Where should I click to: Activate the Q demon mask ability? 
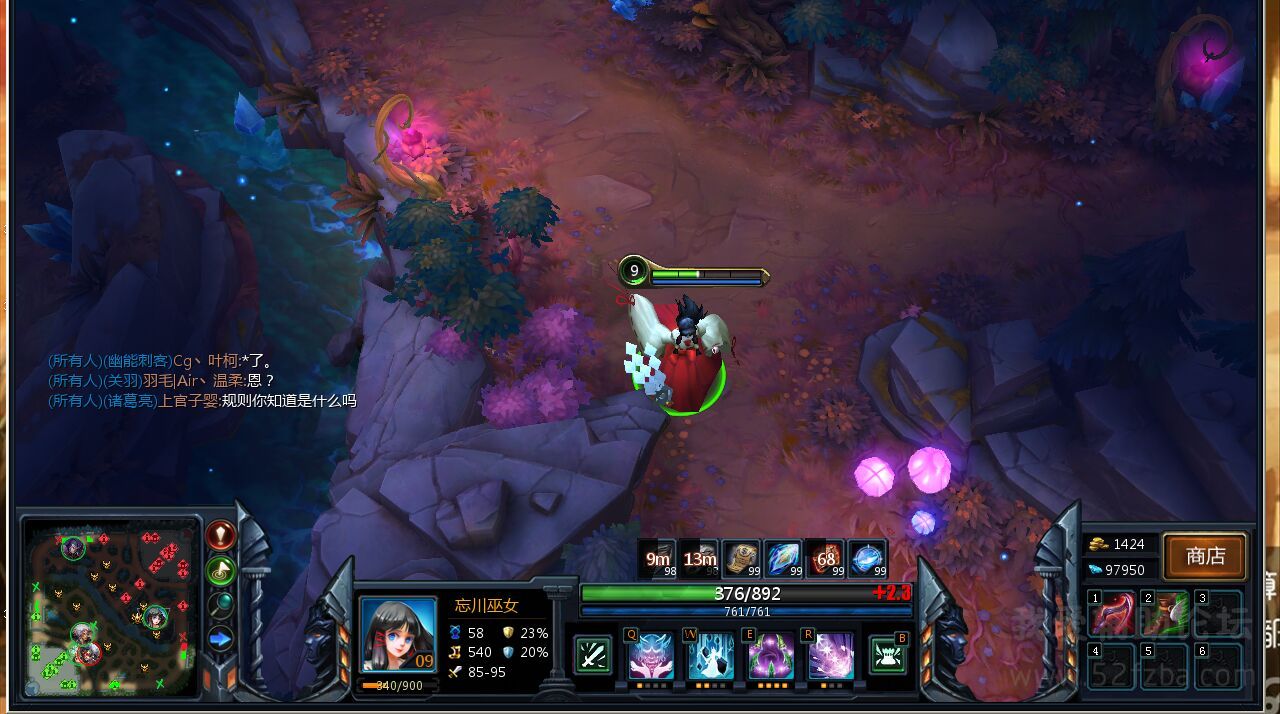(x=651, y=656)
